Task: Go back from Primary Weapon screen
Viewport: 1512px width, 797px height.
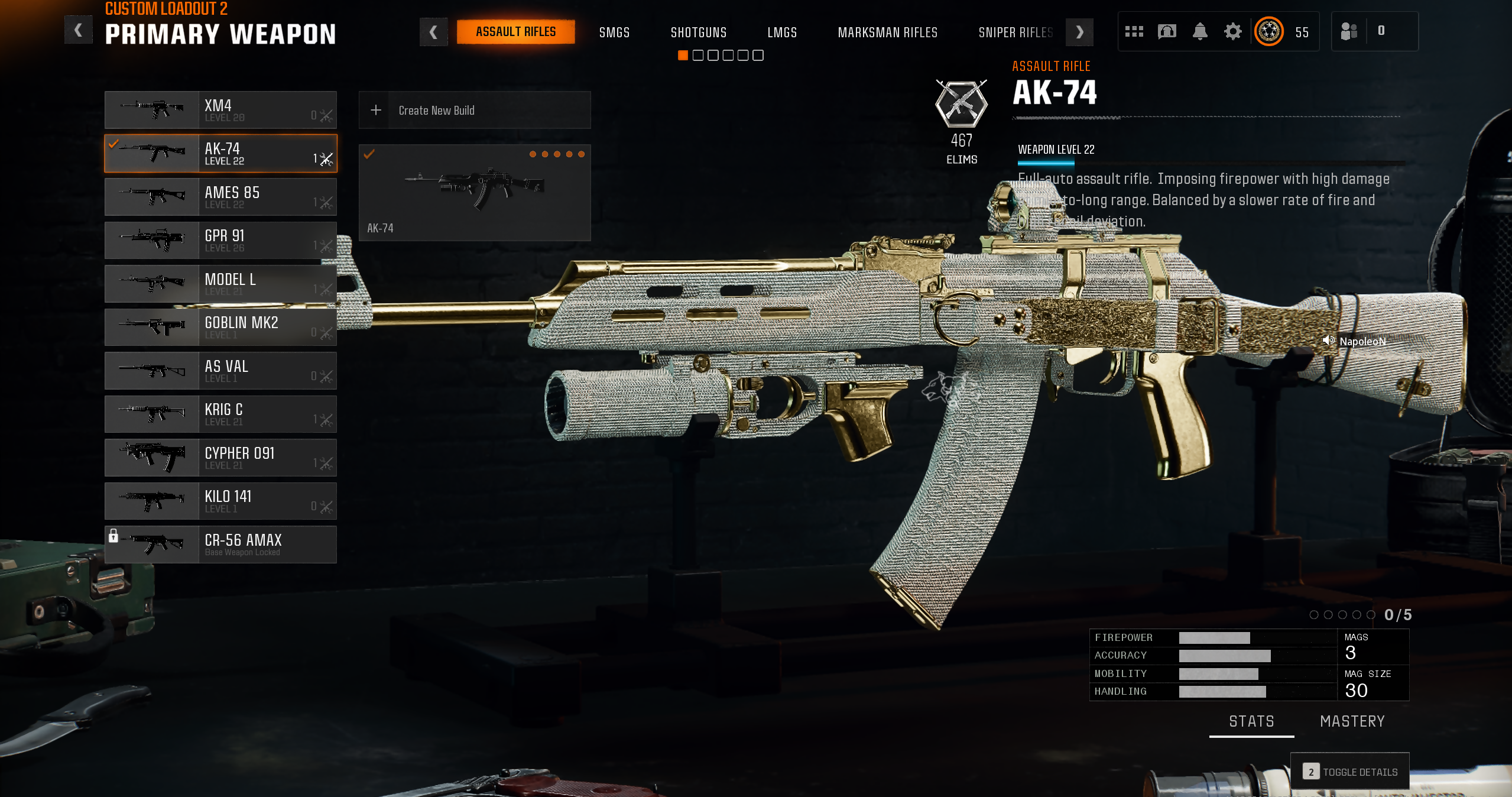Action: [78, 31]
